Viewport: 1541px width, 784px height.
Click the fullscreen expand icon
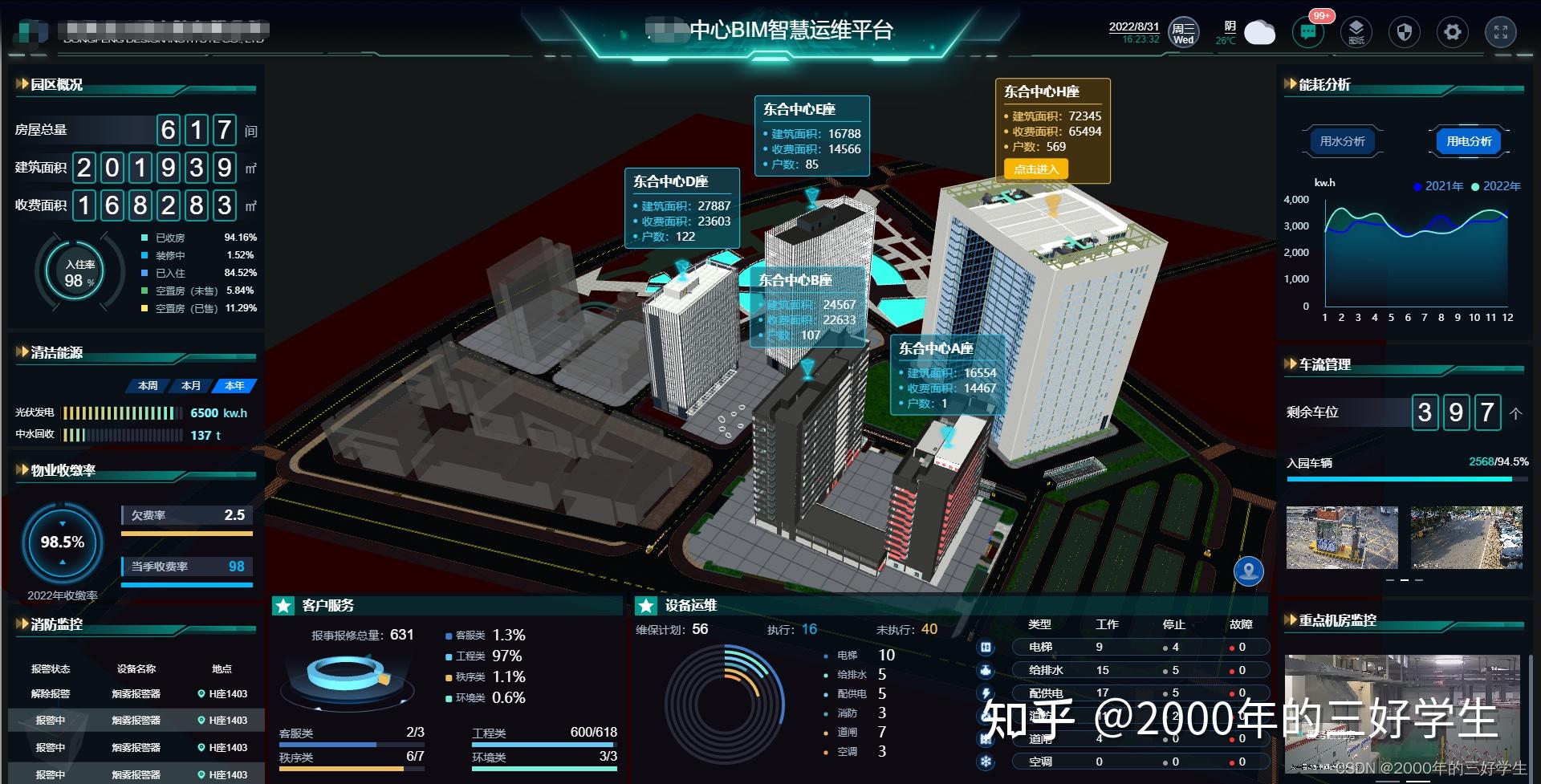[1502, 32]
